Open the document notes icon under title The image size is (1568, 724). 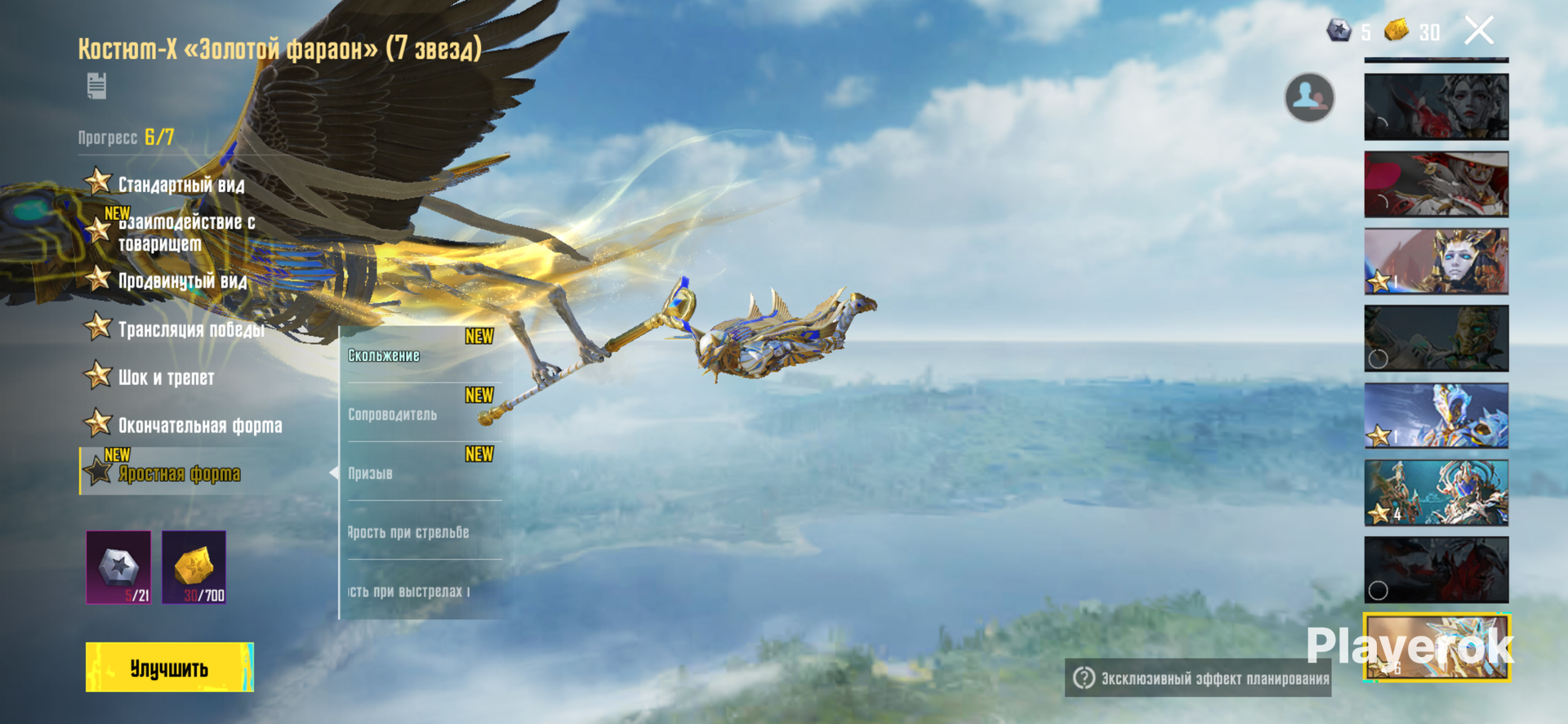coord(96,86)
